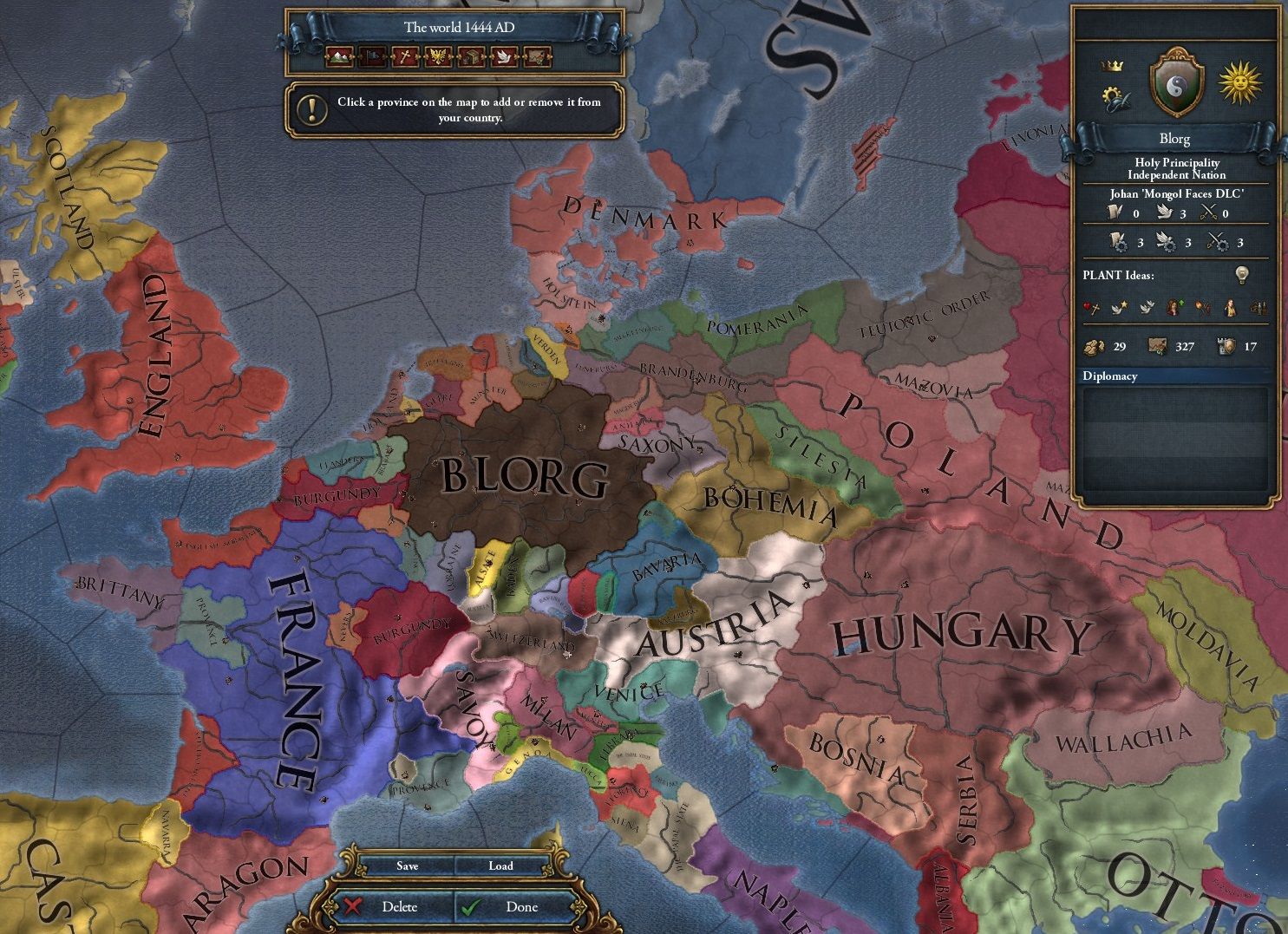Expand the Diplomacy section
The width and height of the screenshot is (1288, 934).
(x=1111, y=376)
